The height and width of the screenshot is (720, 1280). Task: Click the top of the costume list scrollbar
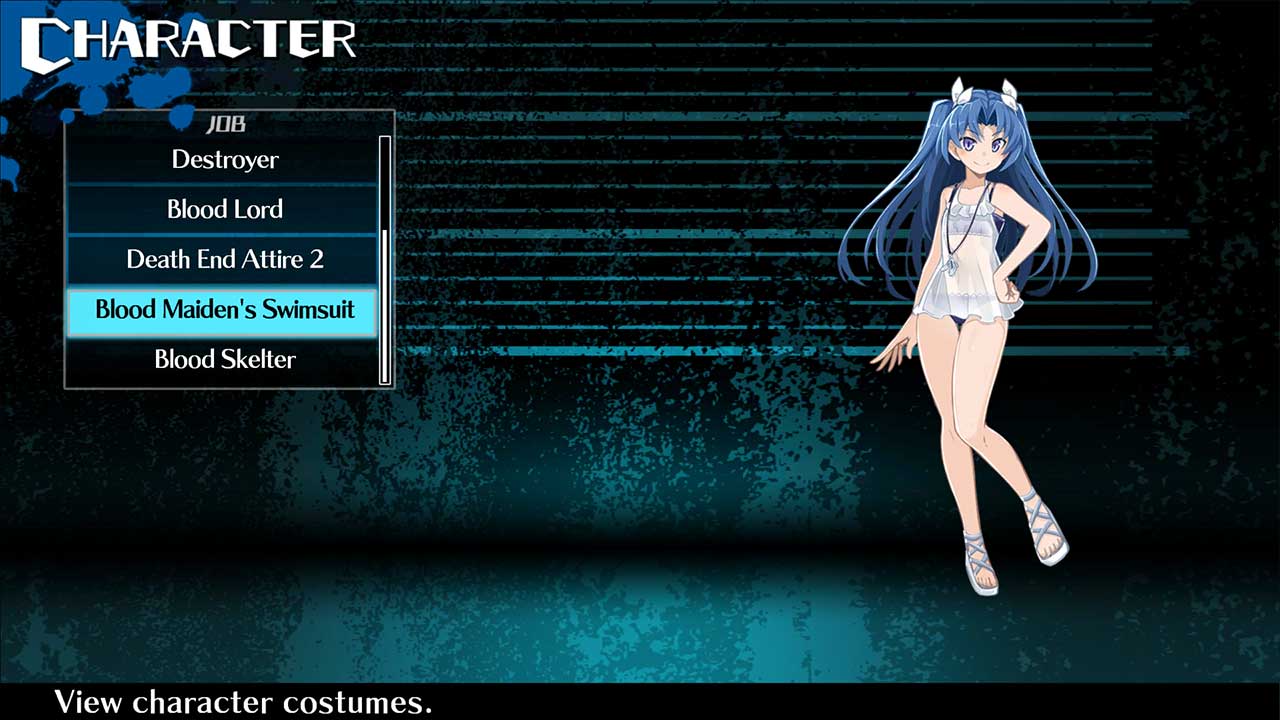coord(385,145)
